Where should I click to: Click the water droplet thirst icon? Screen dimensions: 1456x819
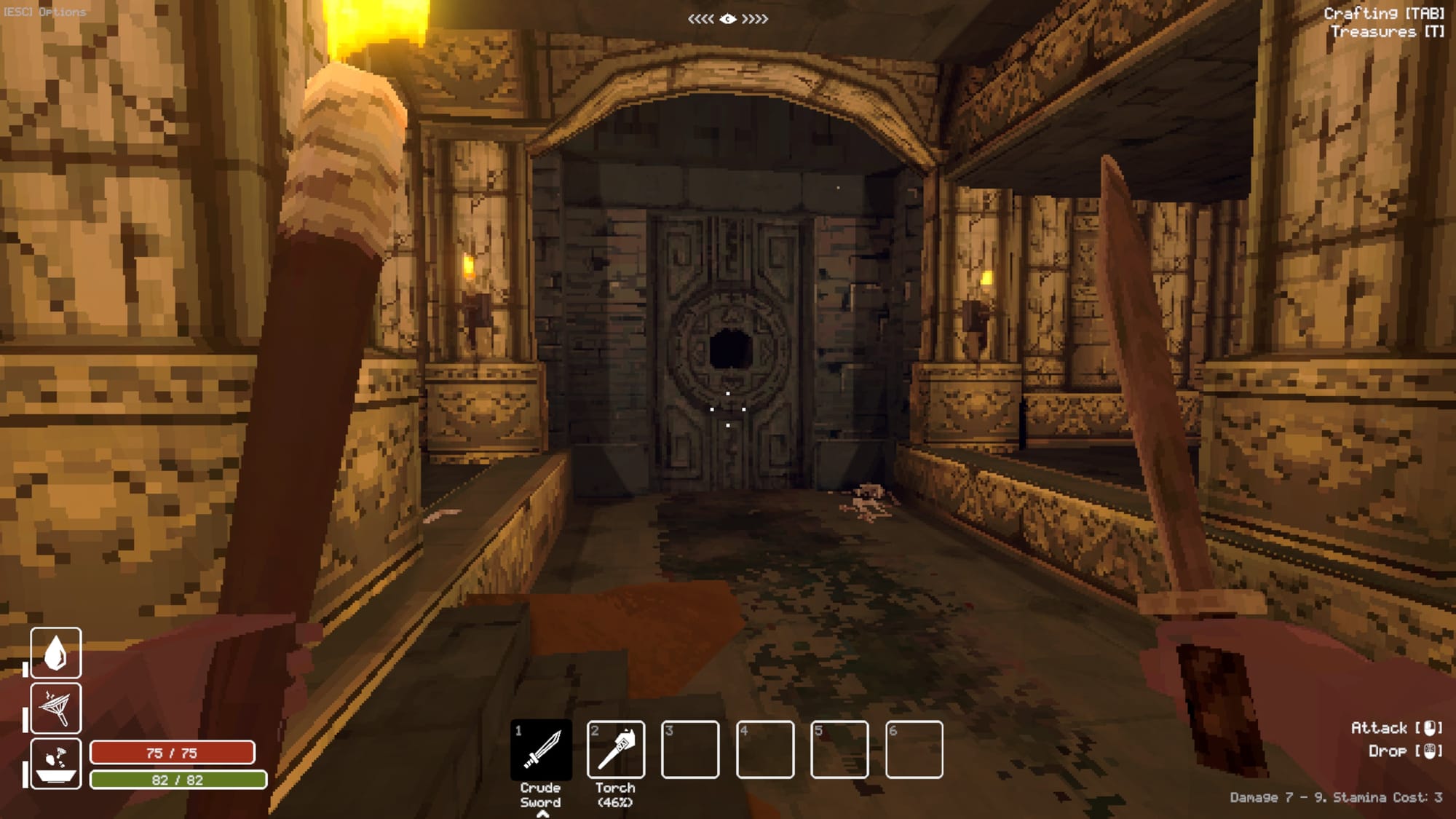(x=56, y=652)
